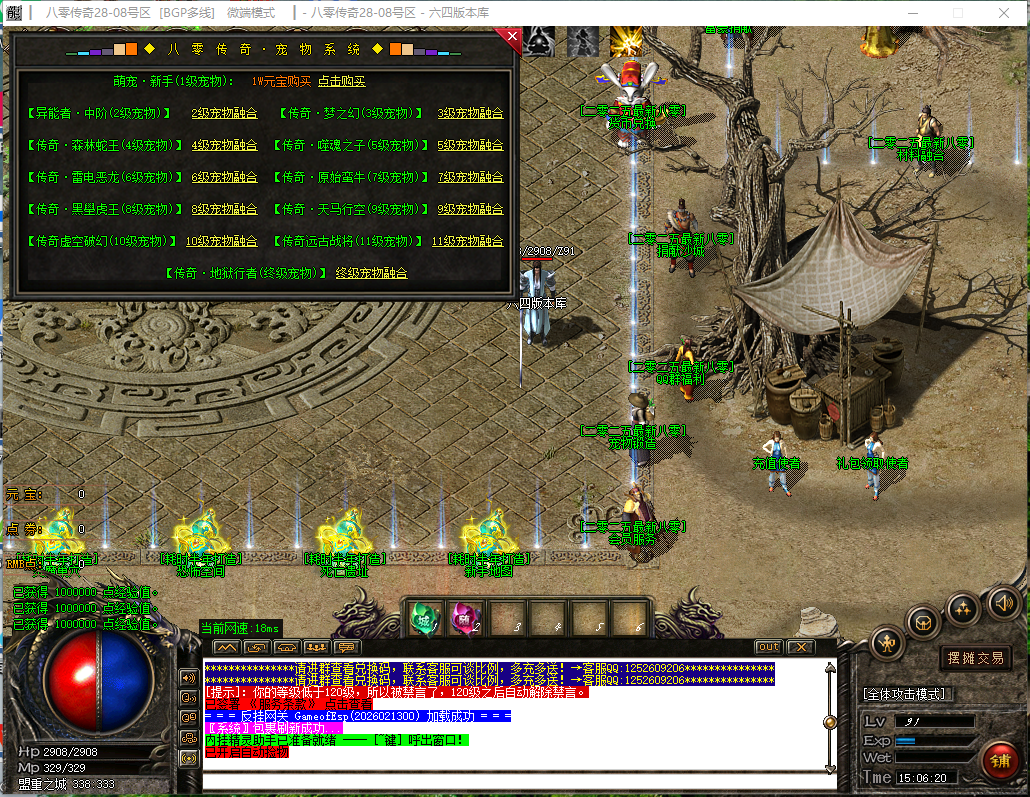Select the 9级宠物融合 link
The image size is (1030, 797).
coord(470,210)
